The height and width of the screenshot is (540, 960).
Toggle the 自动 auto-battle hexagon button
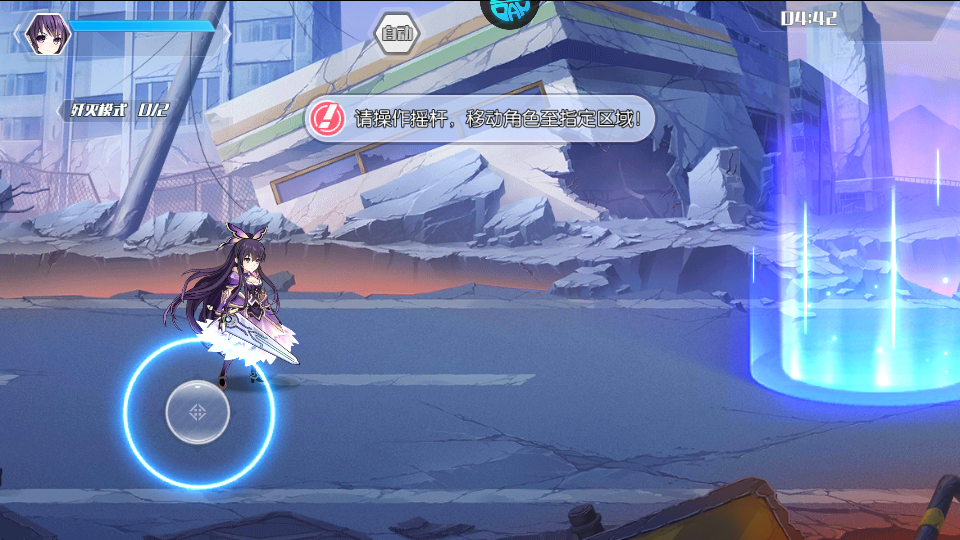pyautogui.click(x=397, y=33)
